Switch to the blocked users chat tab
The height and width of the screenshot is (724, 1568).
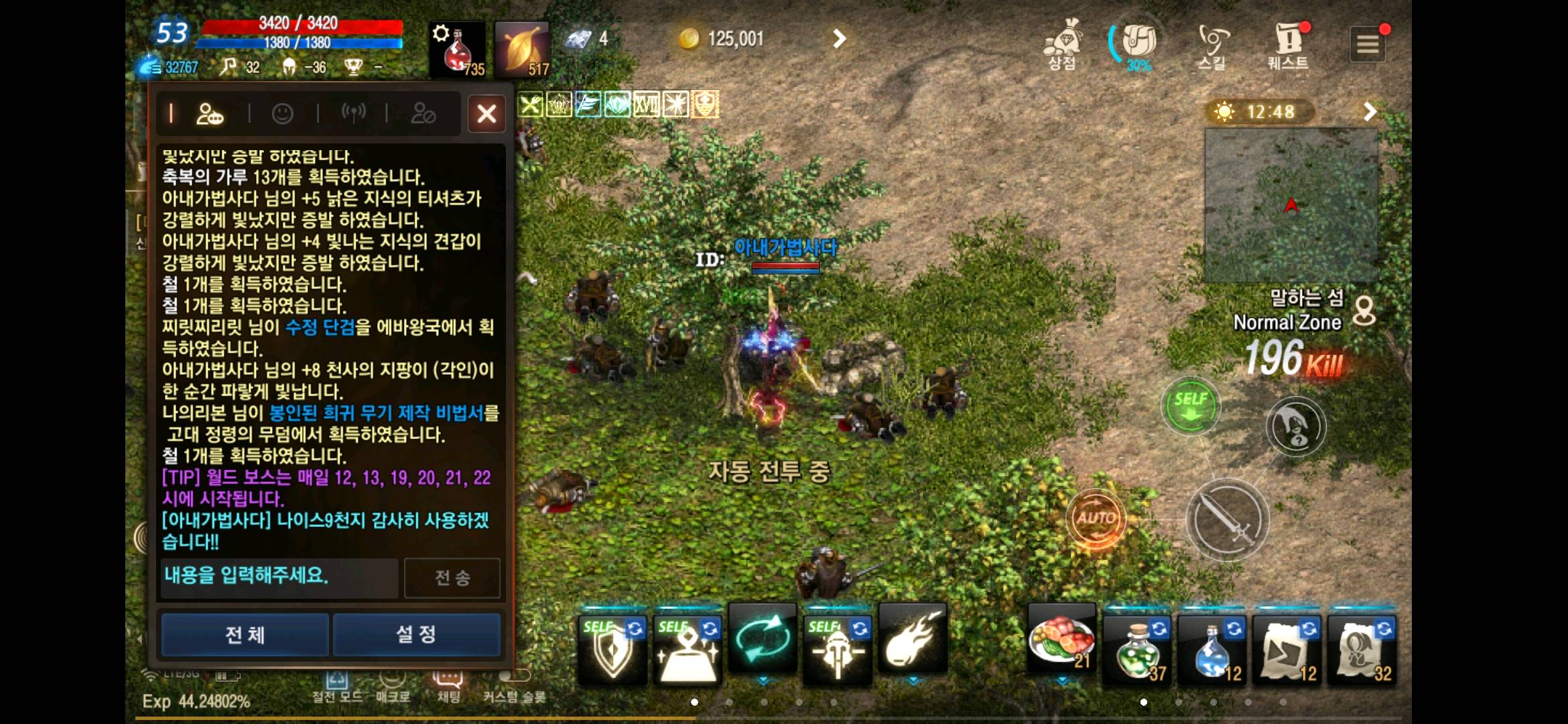click(x=423, y=113)
